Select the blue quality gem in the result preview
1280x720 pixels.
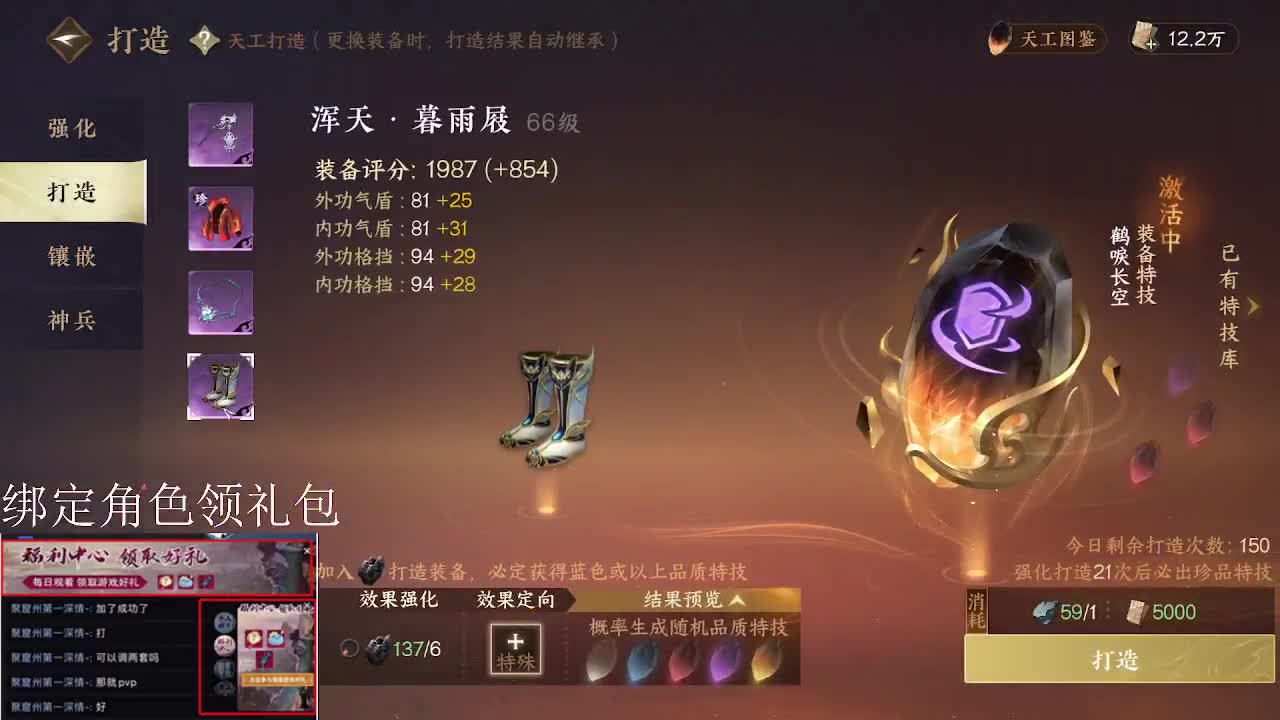pos(643,661)
